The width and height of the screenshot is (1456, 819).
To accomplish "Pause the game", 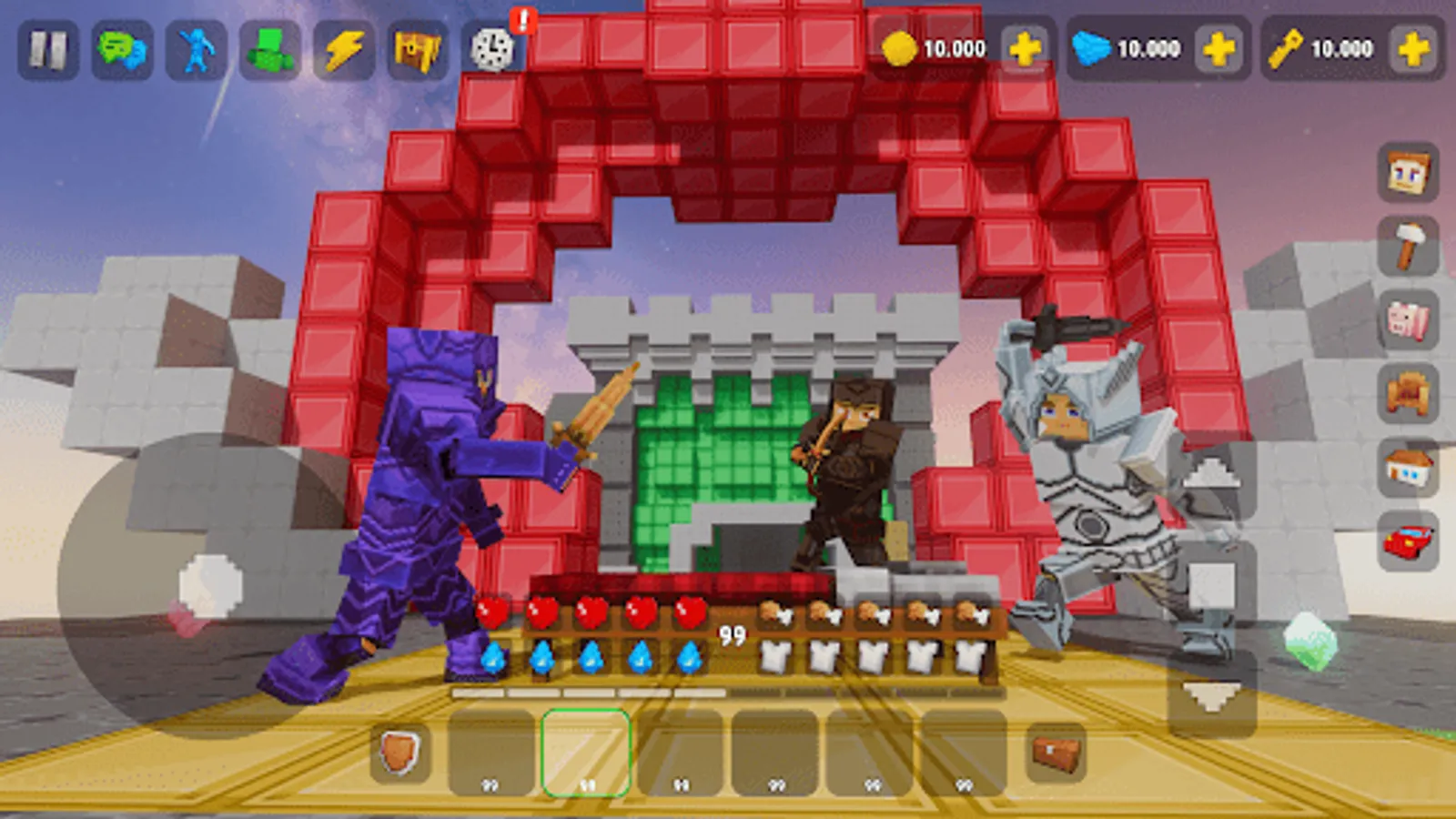I will (x=50, y=49).
